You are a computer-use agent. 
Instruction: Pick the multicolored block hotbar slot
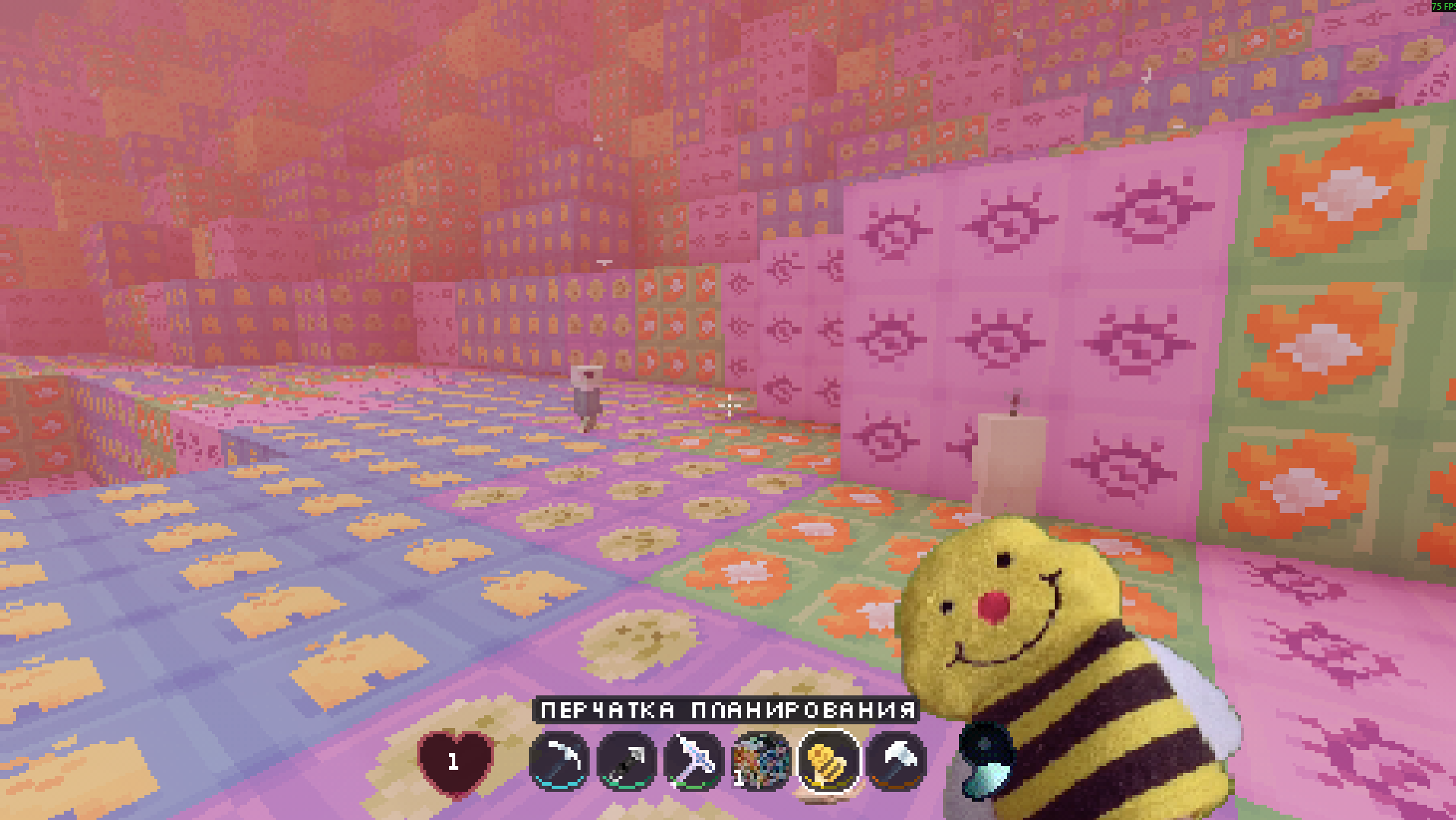[761, 760]
